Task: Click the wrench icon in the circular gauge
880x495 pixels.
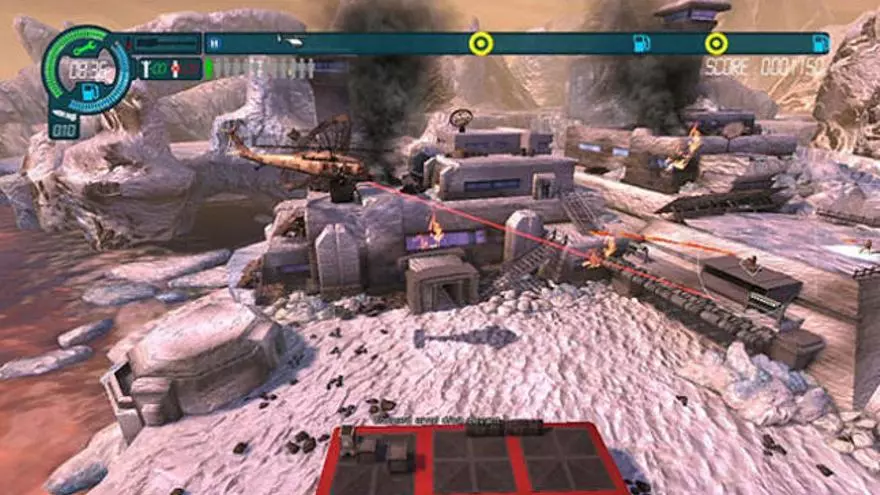Action: [83, 47]
